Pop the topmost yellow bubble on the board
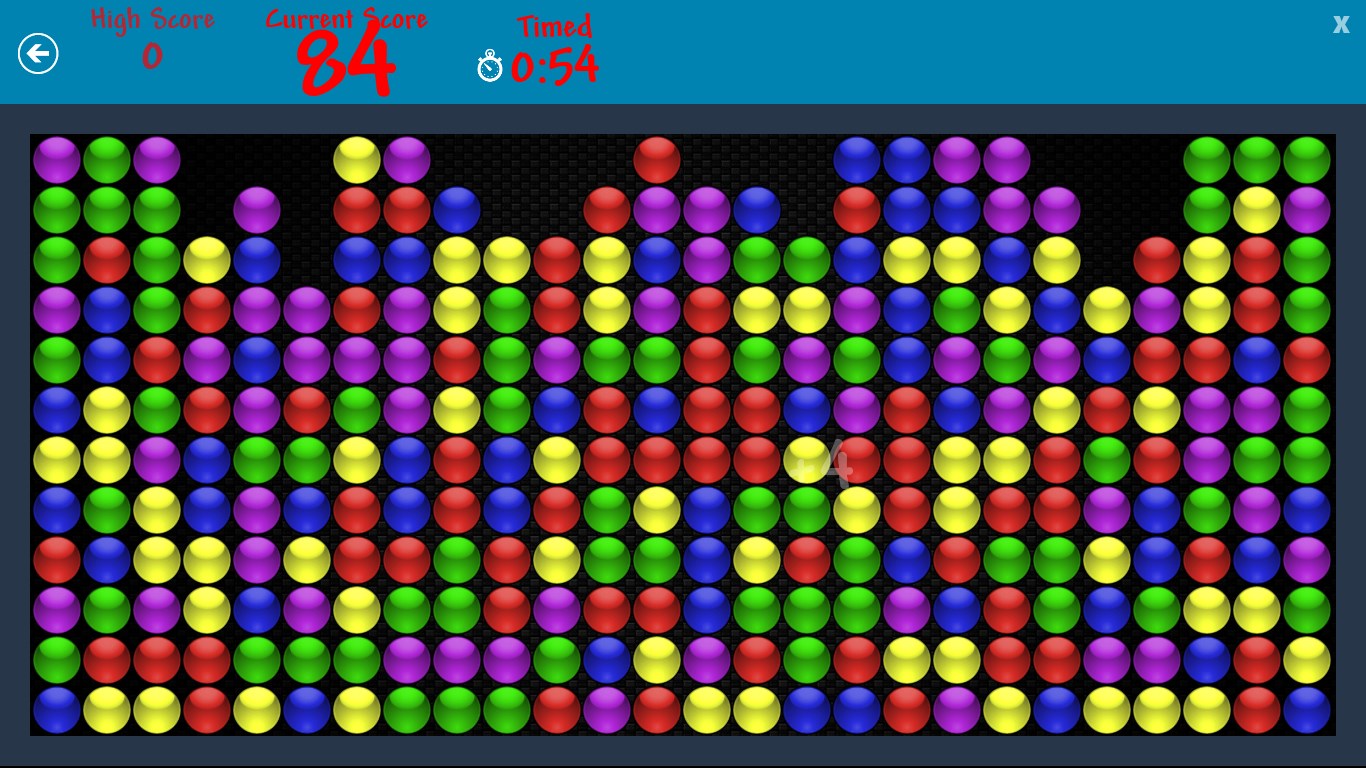 (x=356, y=159)
